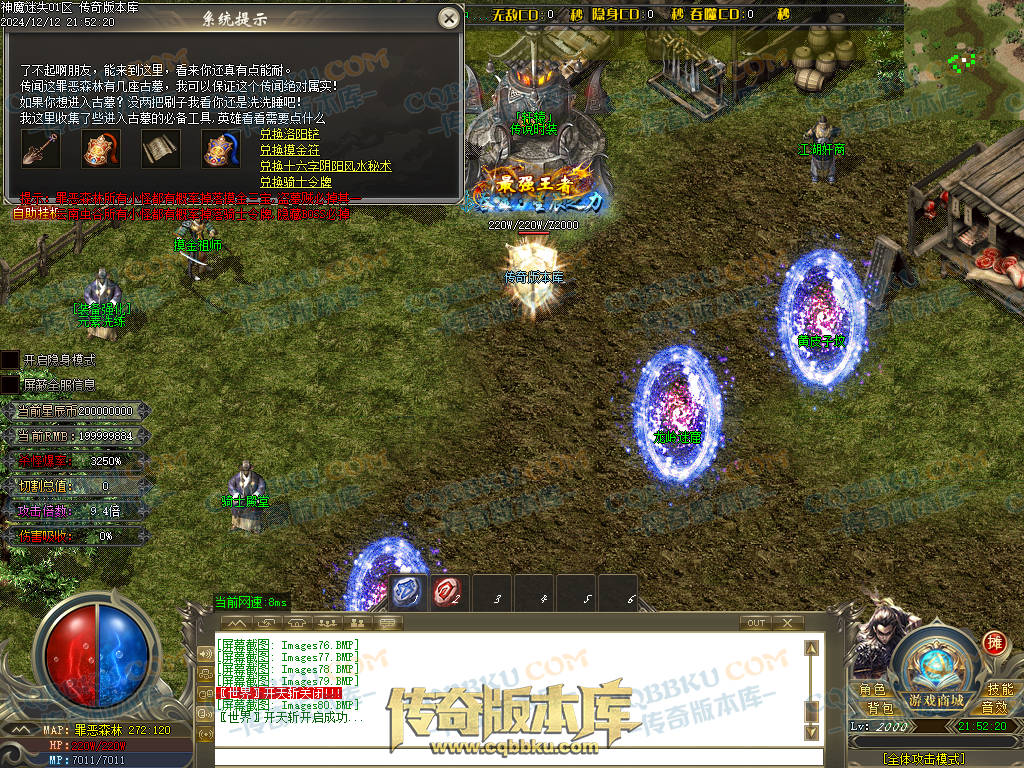
Task: Use the blue gem in hotbar slot one
Action: click(x=408, y=592)
